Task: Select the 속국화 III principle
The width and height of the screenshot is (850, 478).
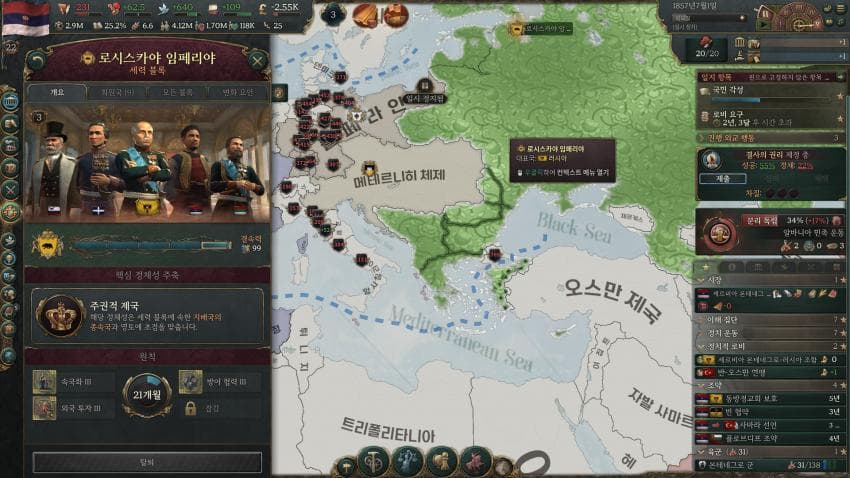Action: [72, 381]
